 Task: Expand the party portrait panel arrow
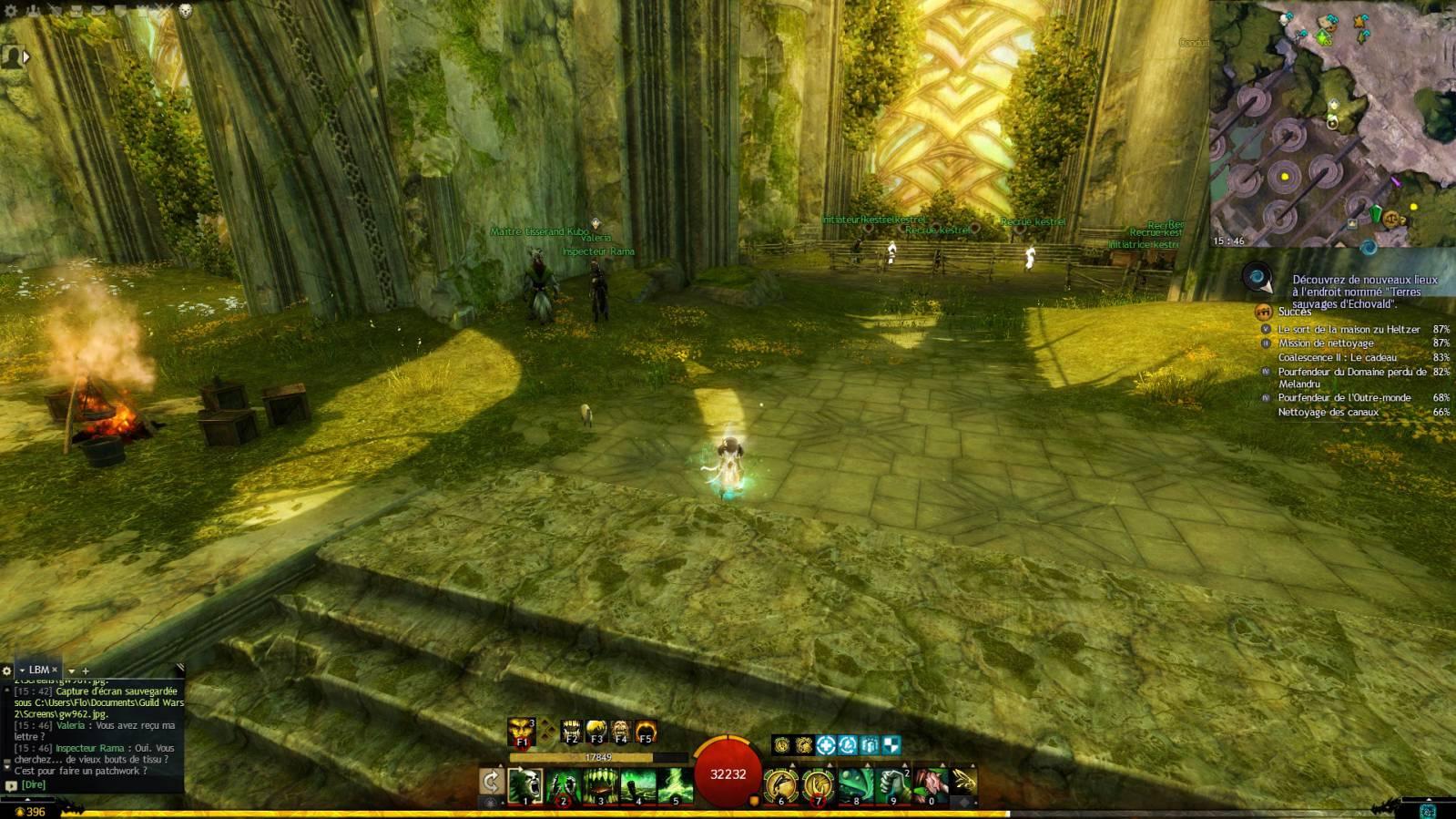(x=26, y=56)
